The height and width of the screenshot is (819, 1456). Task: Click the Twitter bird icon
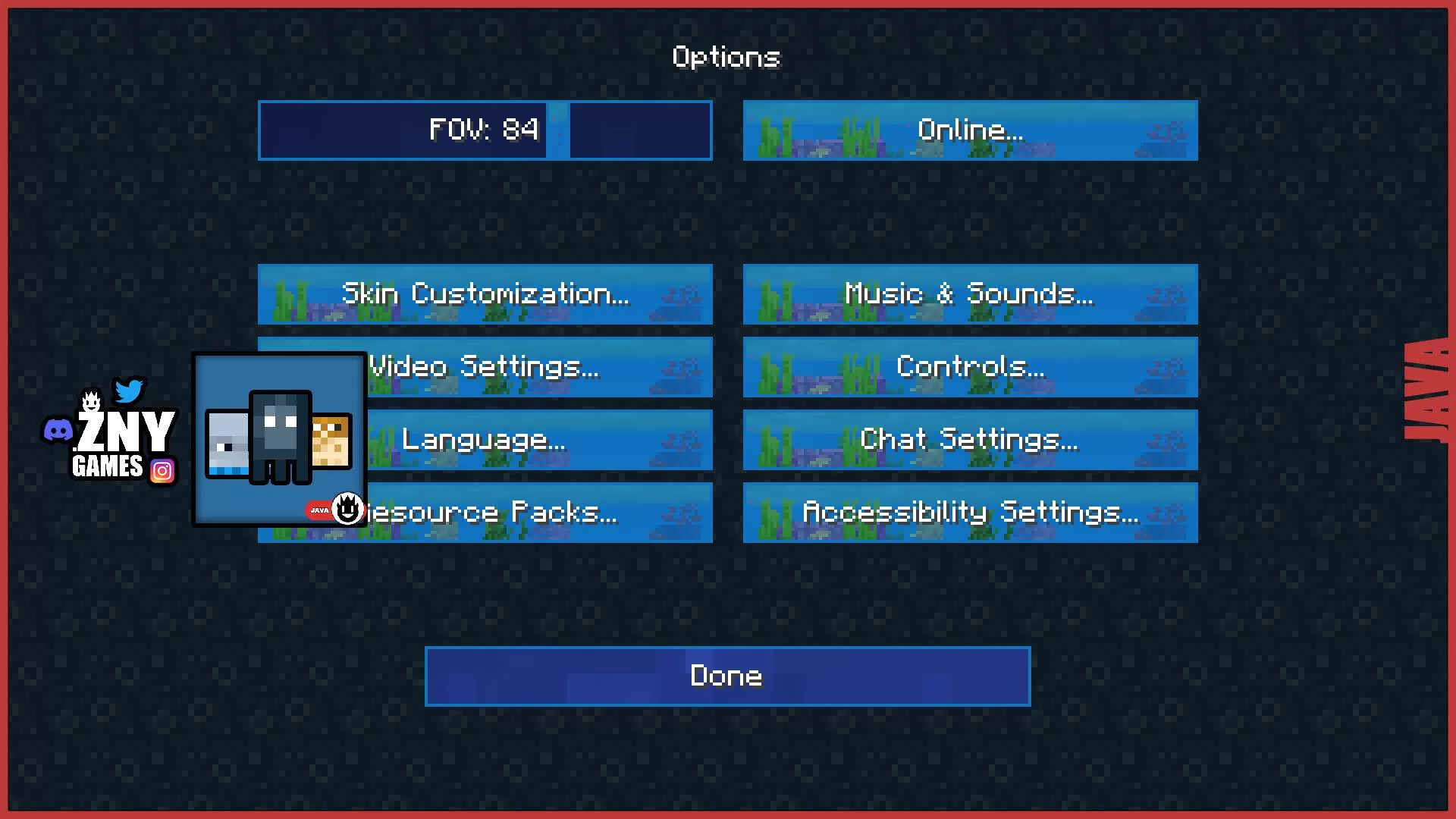129,391
